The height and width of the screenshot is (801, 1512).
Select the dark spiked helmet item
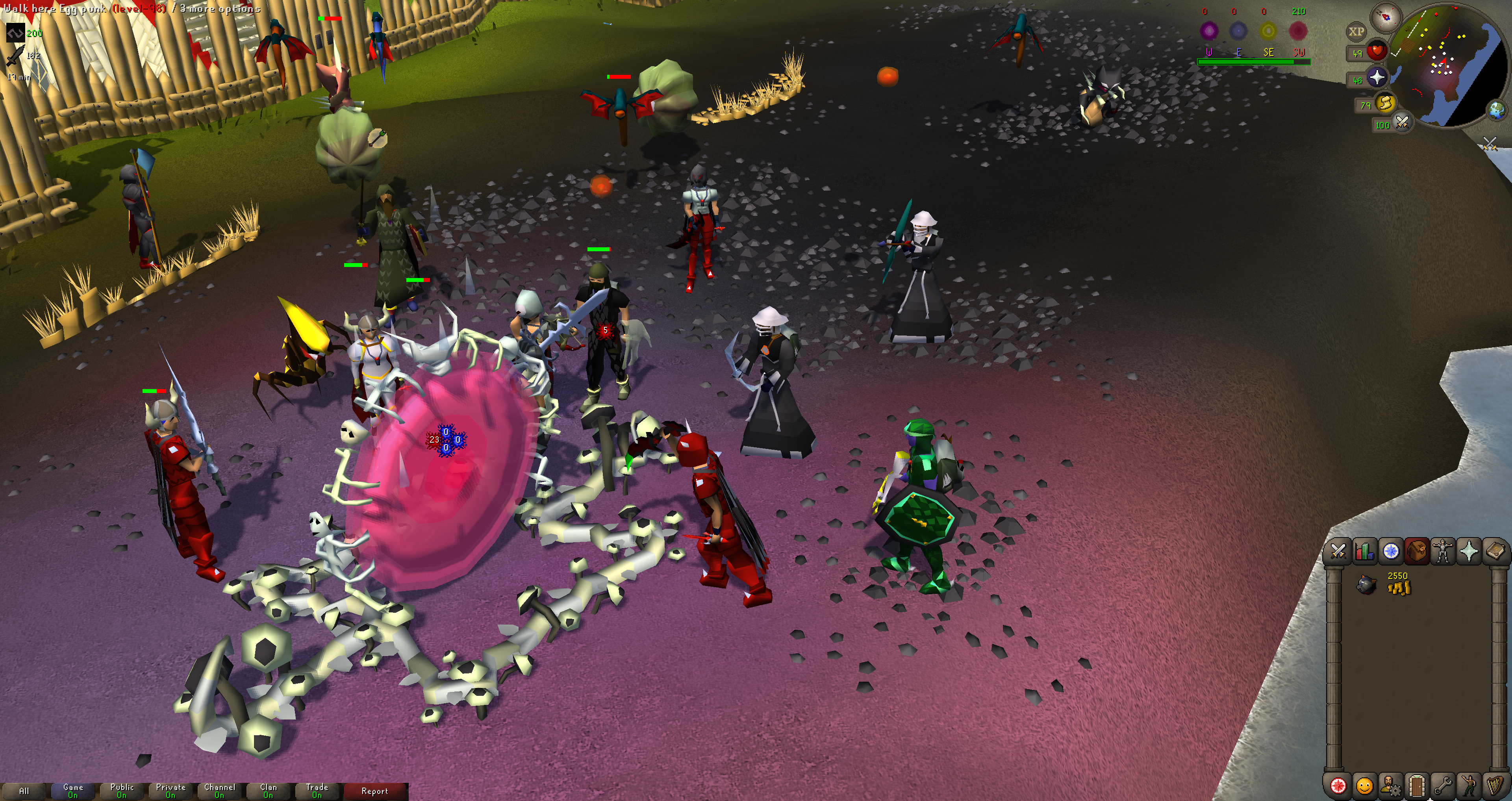point(1367,585)
